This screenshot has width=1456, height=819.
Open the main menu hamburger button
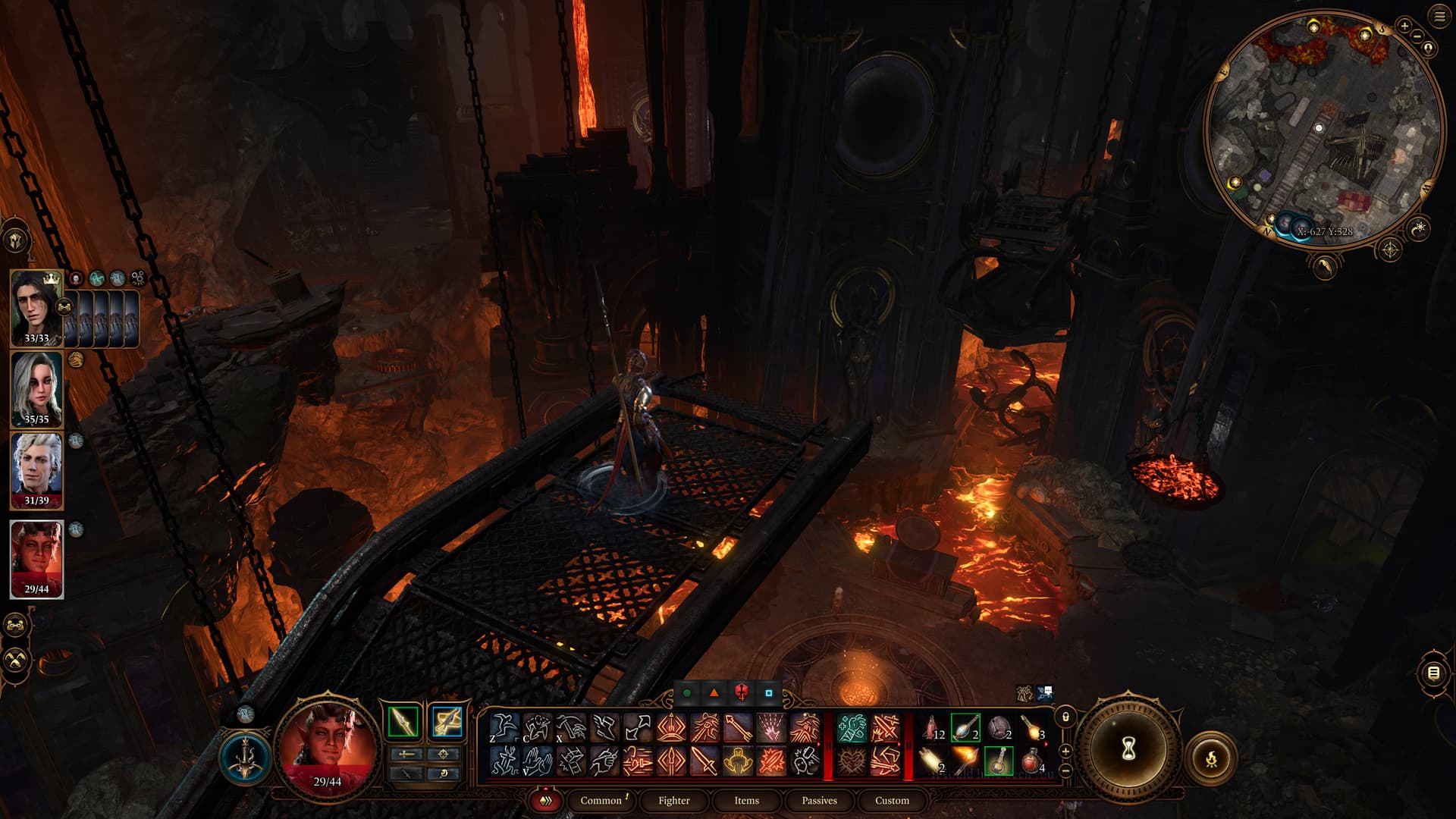click(1439, 17)
